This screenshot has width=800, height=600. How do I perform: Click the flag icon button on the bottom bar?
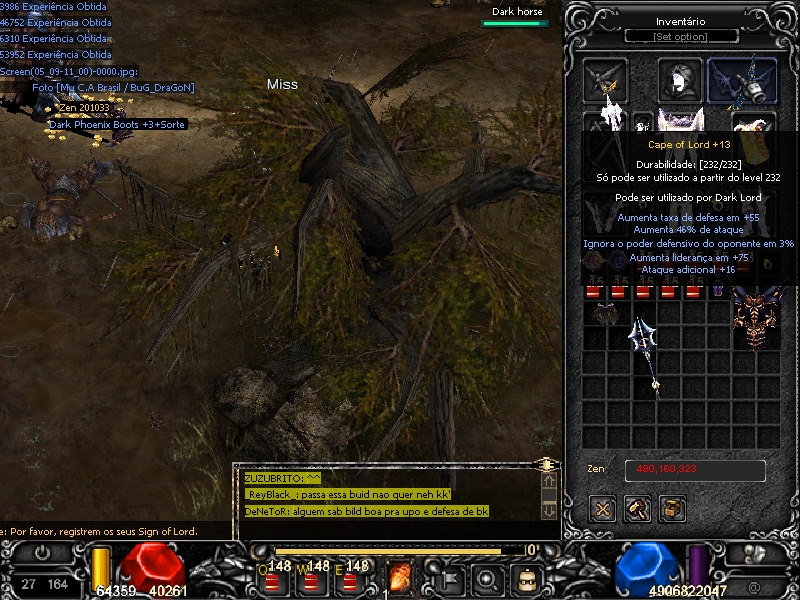447,577
